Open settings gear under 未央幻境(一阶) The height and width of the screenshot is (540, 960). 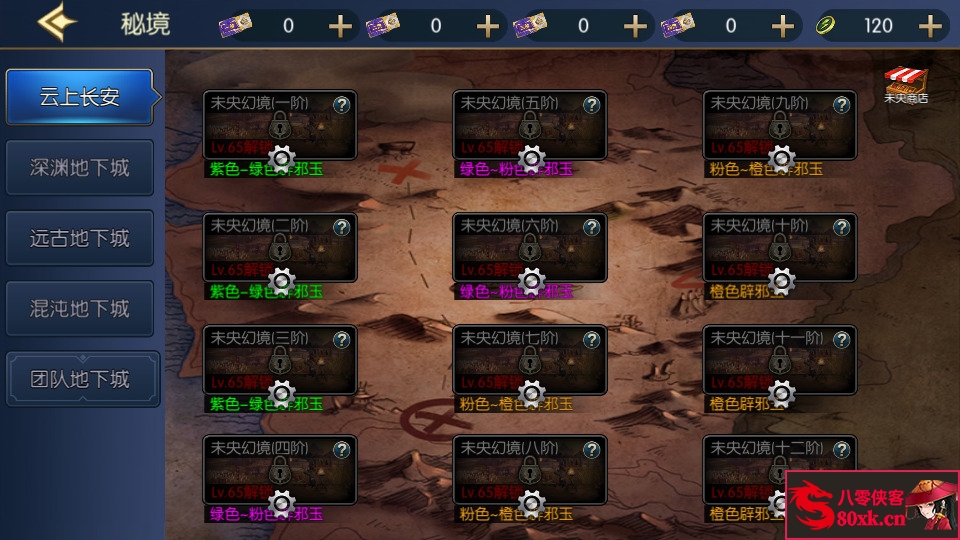[x=281, y=158]
